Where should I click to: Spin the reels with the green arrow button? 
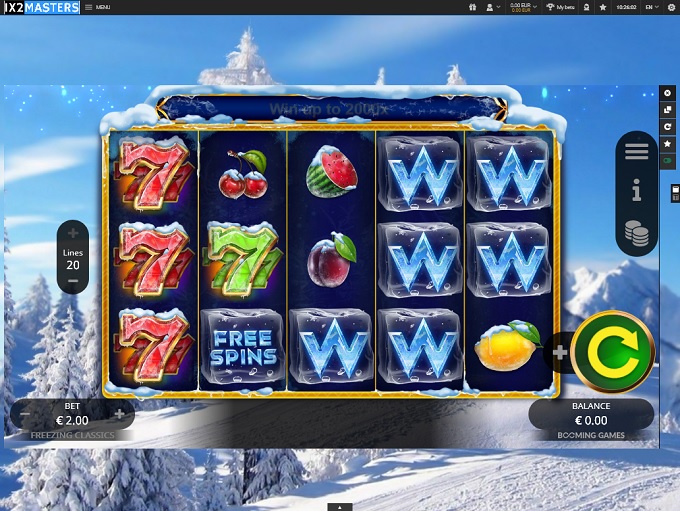(612, 351)
